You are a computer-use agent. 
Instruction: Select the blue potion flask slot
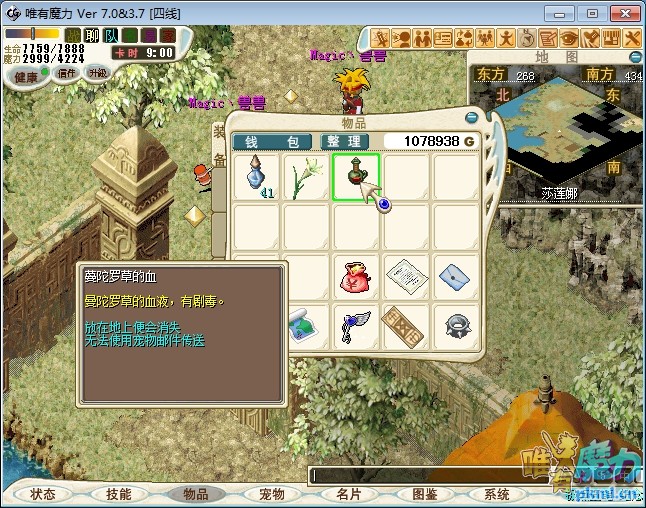pyautogui.click(x=258, y=177)
